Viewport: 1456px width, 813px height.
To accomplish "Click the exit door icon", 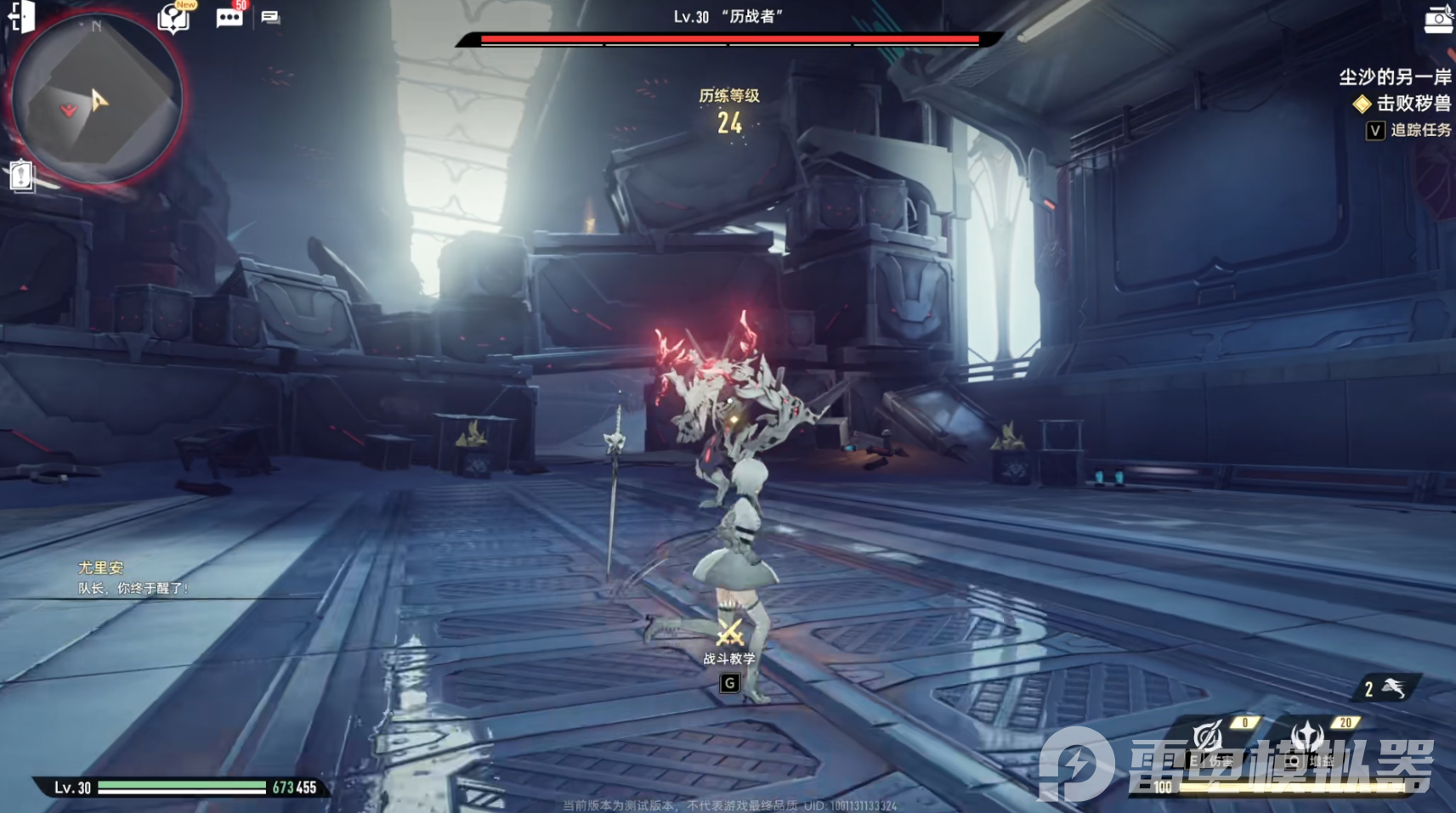I will coord(21,16).
